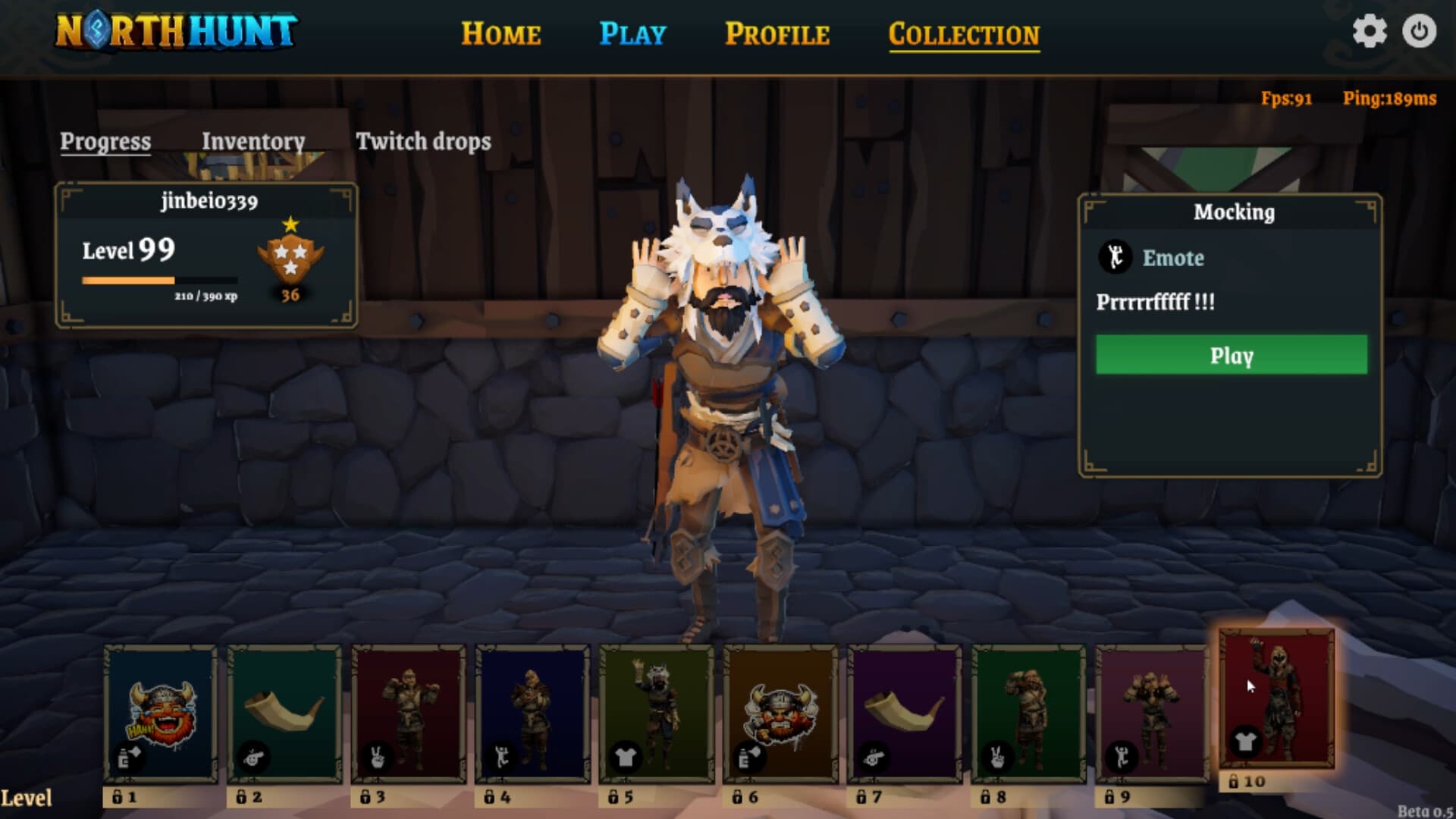Choose the level 6 viking sticker reward

click(780, 714)
